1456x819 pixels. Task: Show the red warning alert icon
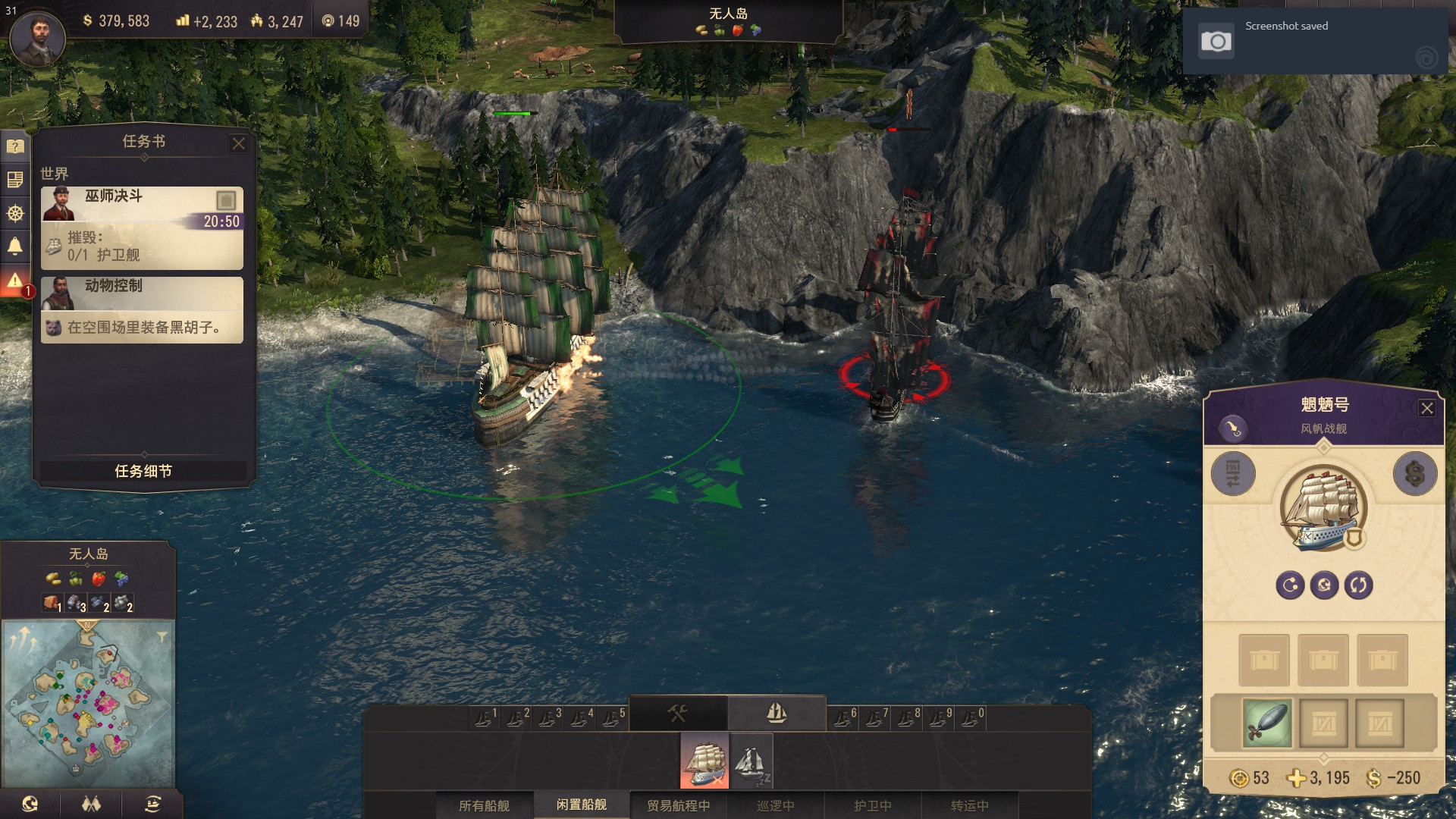pyautogui.click(x=15, y=281)
